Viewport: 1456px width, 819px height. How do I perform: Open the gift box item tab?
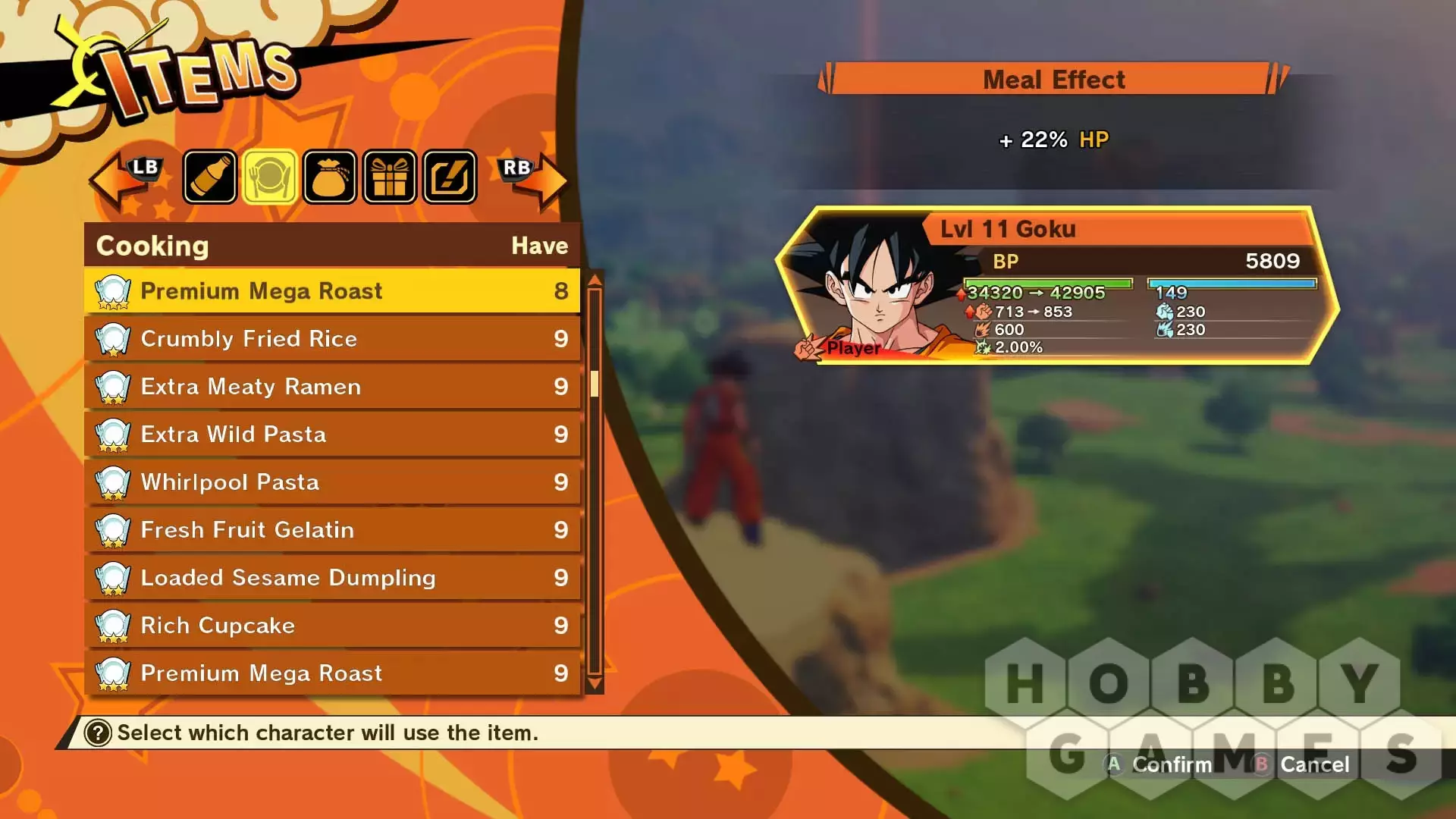[x=389, y=177]
